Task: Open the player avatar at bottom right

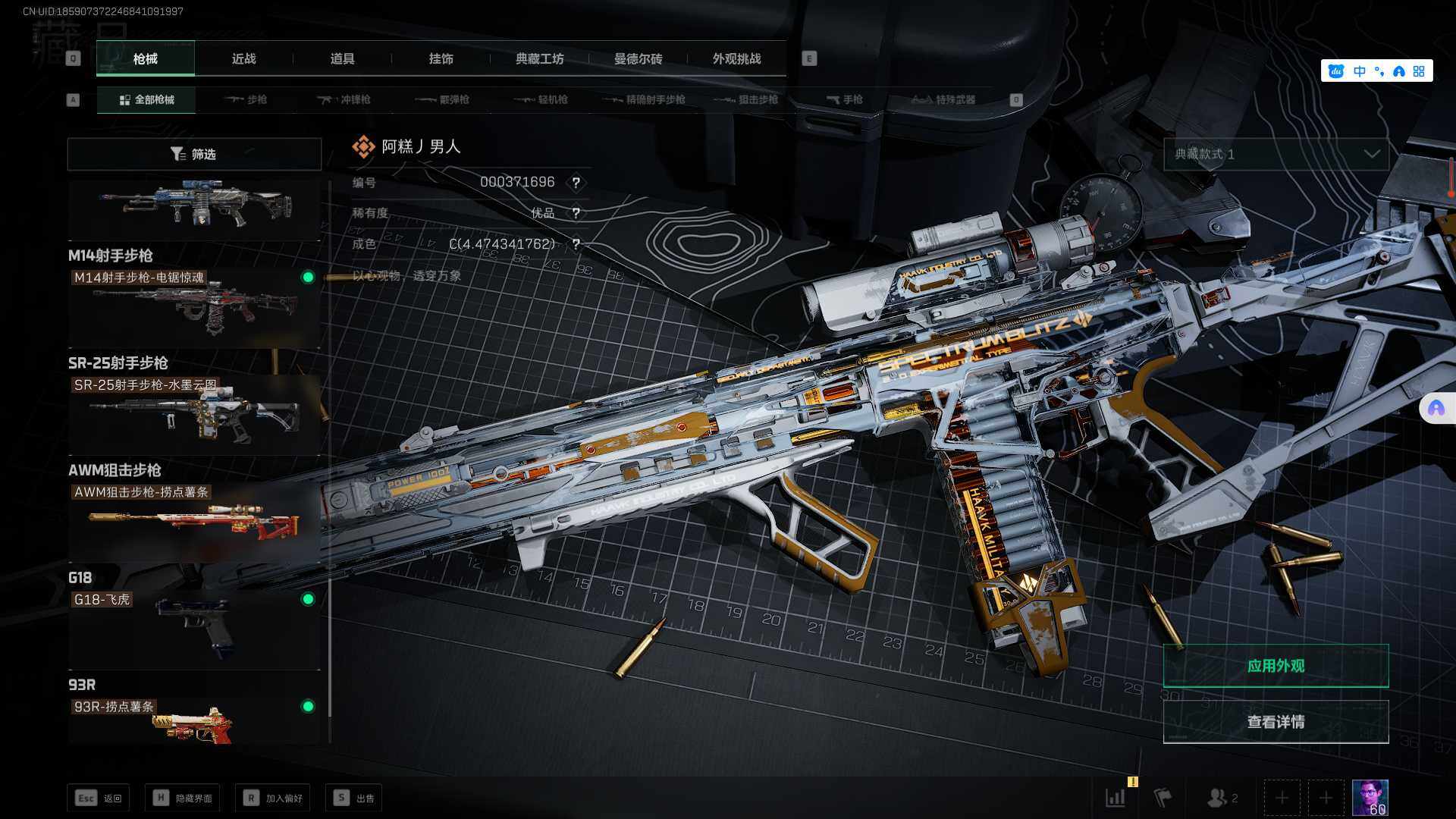Action: point(1370,798)
